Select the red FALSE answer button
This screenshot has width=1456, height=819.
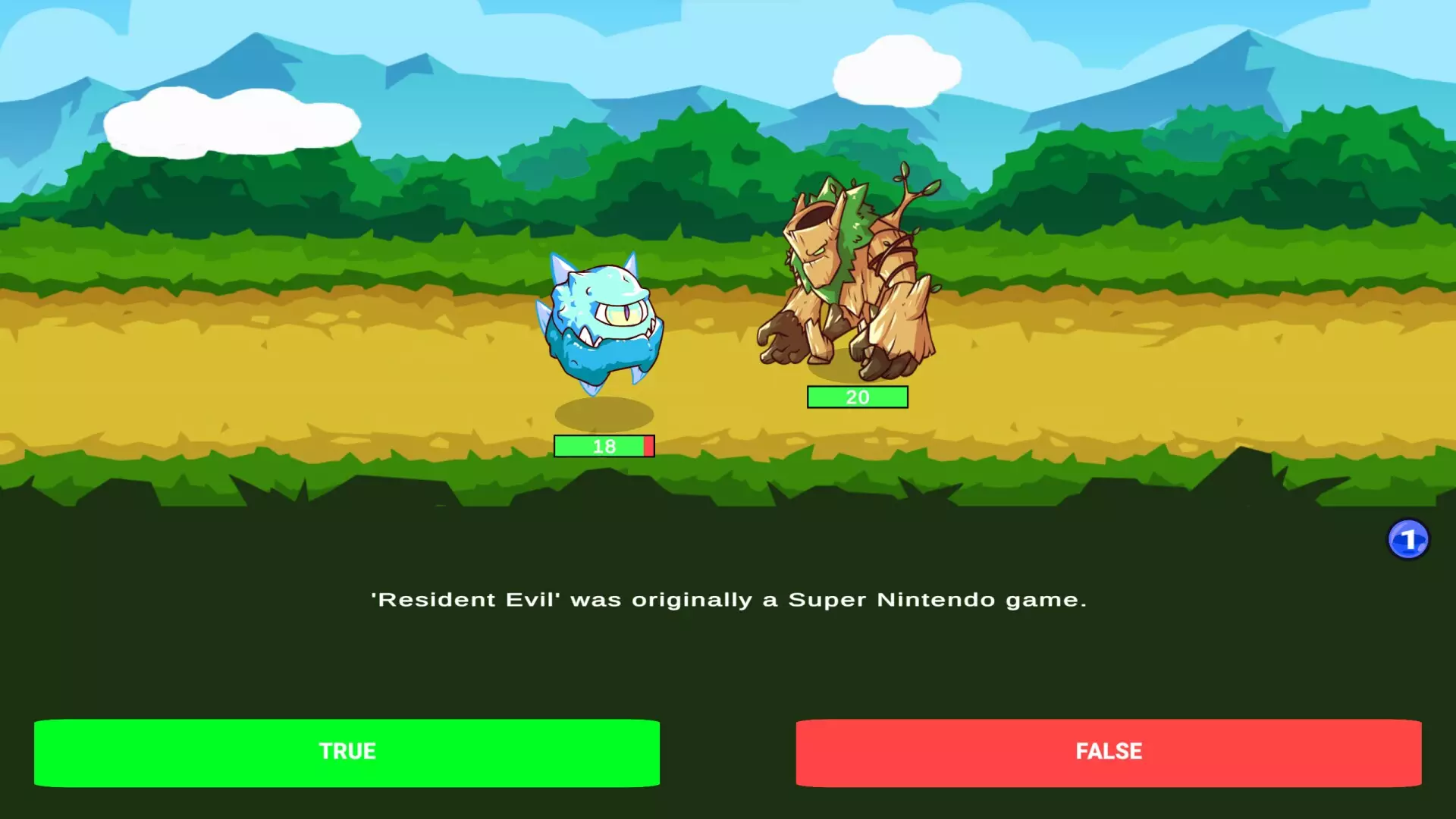point(1109,752)
